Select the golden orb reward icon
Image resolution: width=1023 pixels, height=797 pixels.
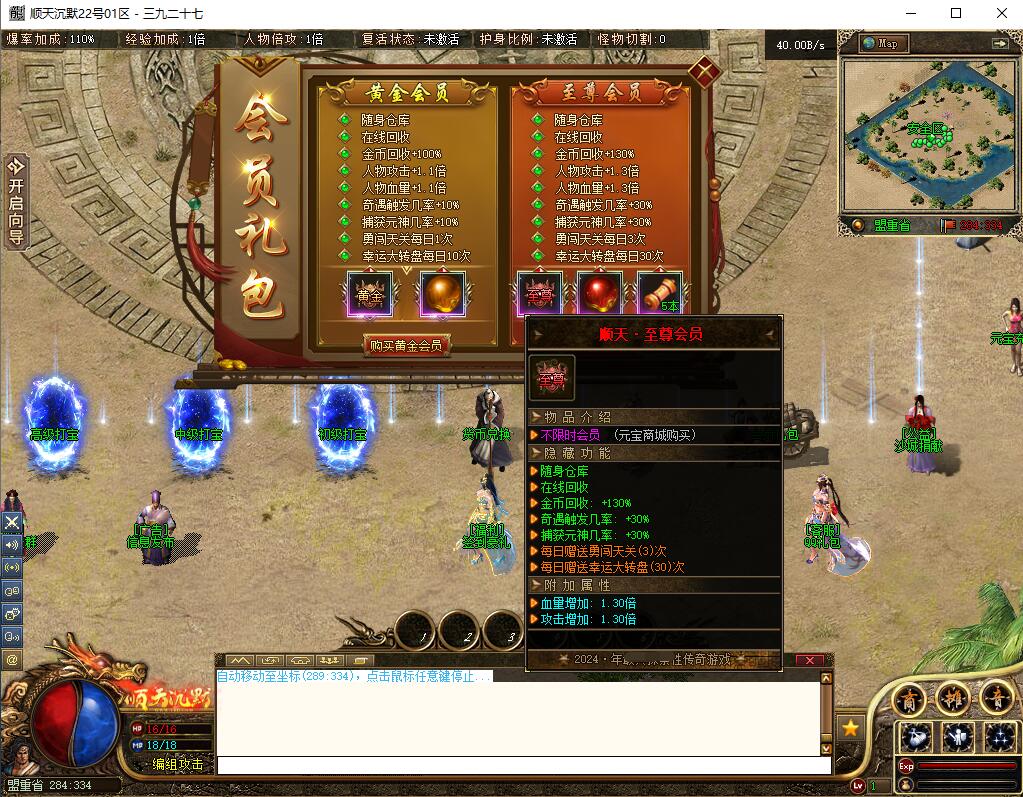(x=442, y=295)
